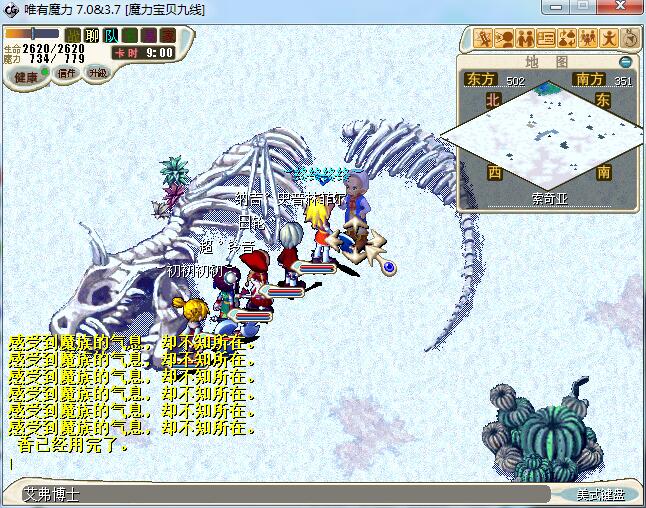This screenshot has width=646, height=508.
Task: Toggle the 聊 chat mode button
Action: click(x=92, y=36)
